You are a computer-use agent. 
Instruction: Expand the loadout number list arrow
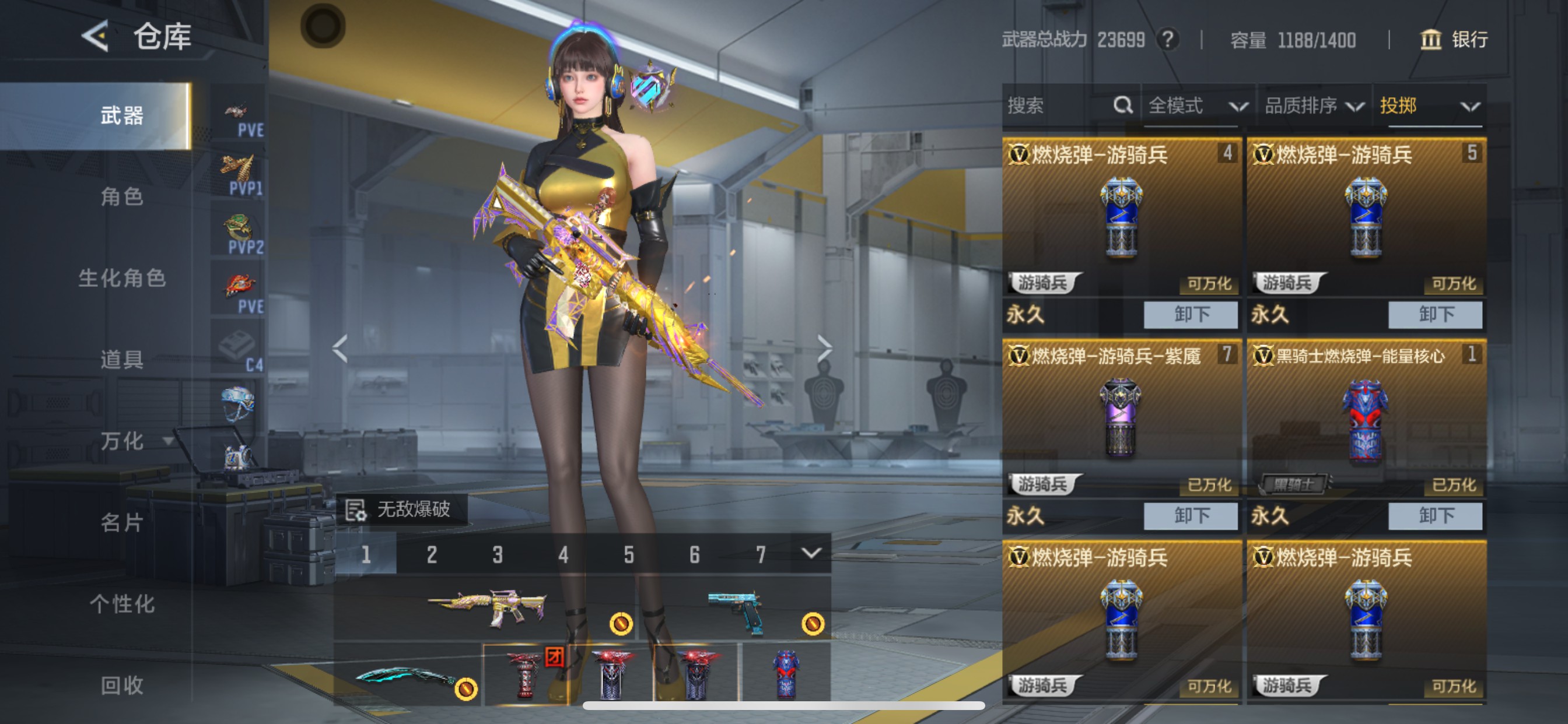point(811,553)
